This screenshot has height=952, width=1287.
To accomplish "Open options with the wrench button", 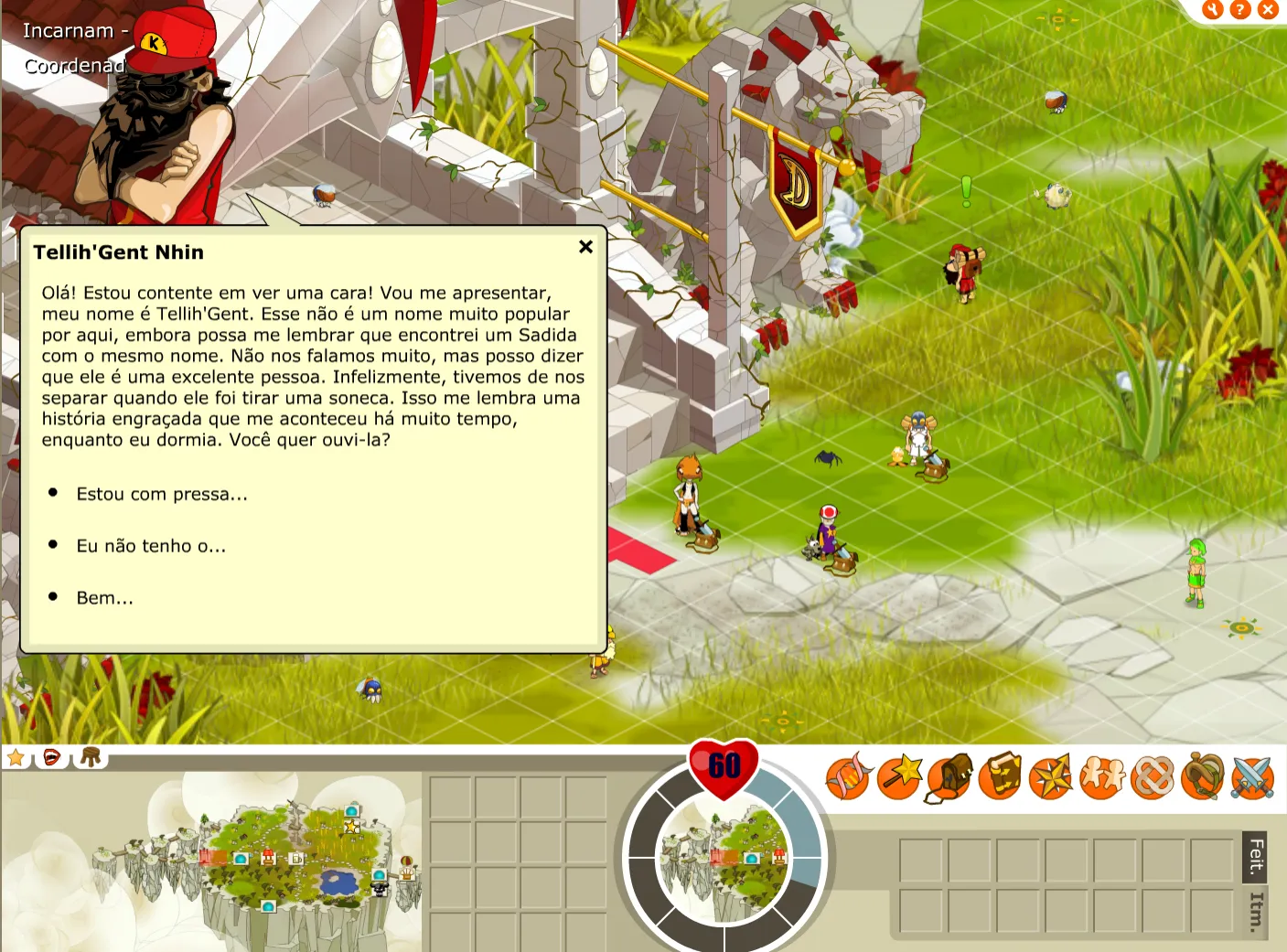I will click(1213, 10).
